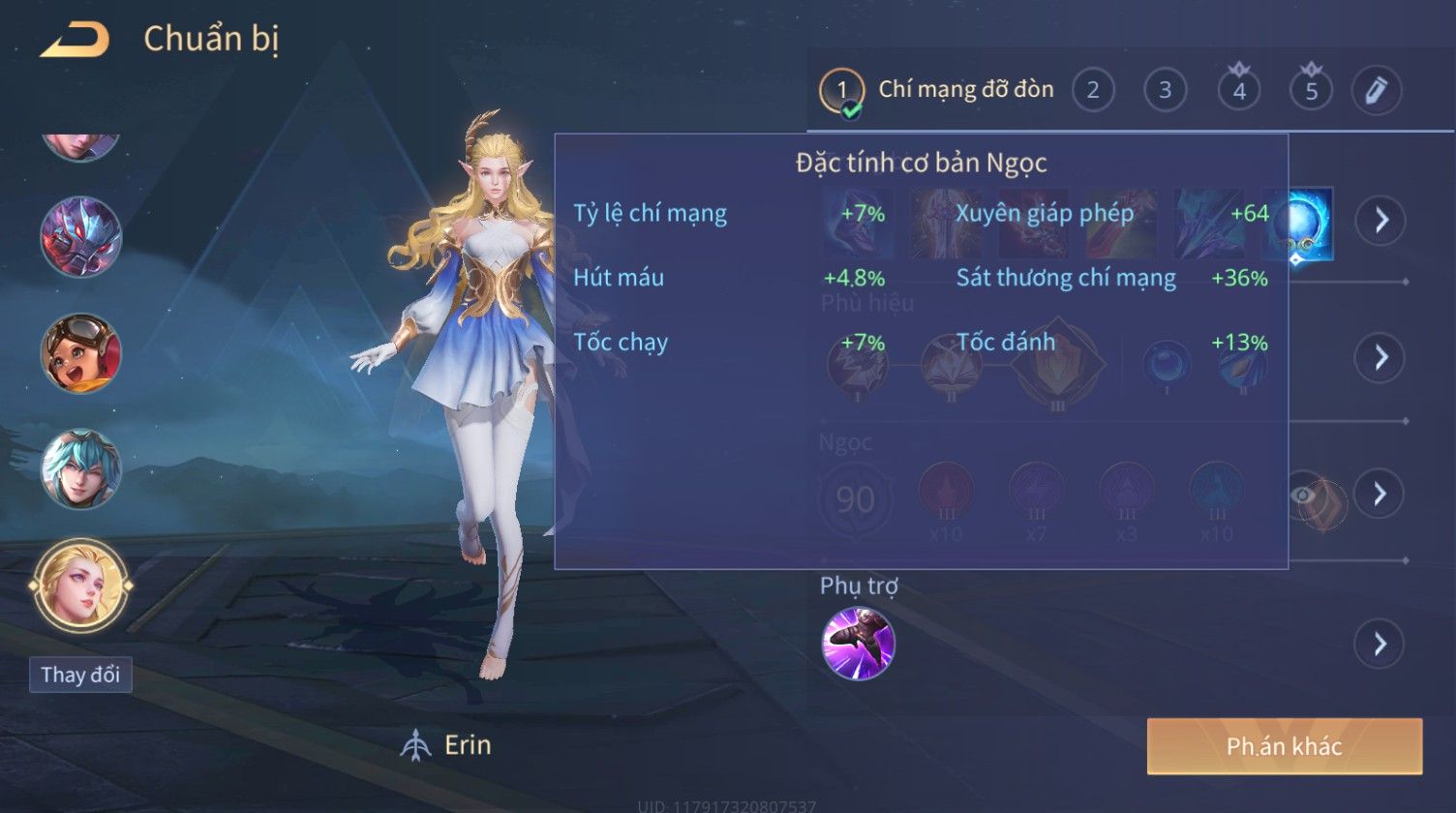Go back using the return arrow
This screenshot has width=1456, height=813.
(x=74, y=40)
